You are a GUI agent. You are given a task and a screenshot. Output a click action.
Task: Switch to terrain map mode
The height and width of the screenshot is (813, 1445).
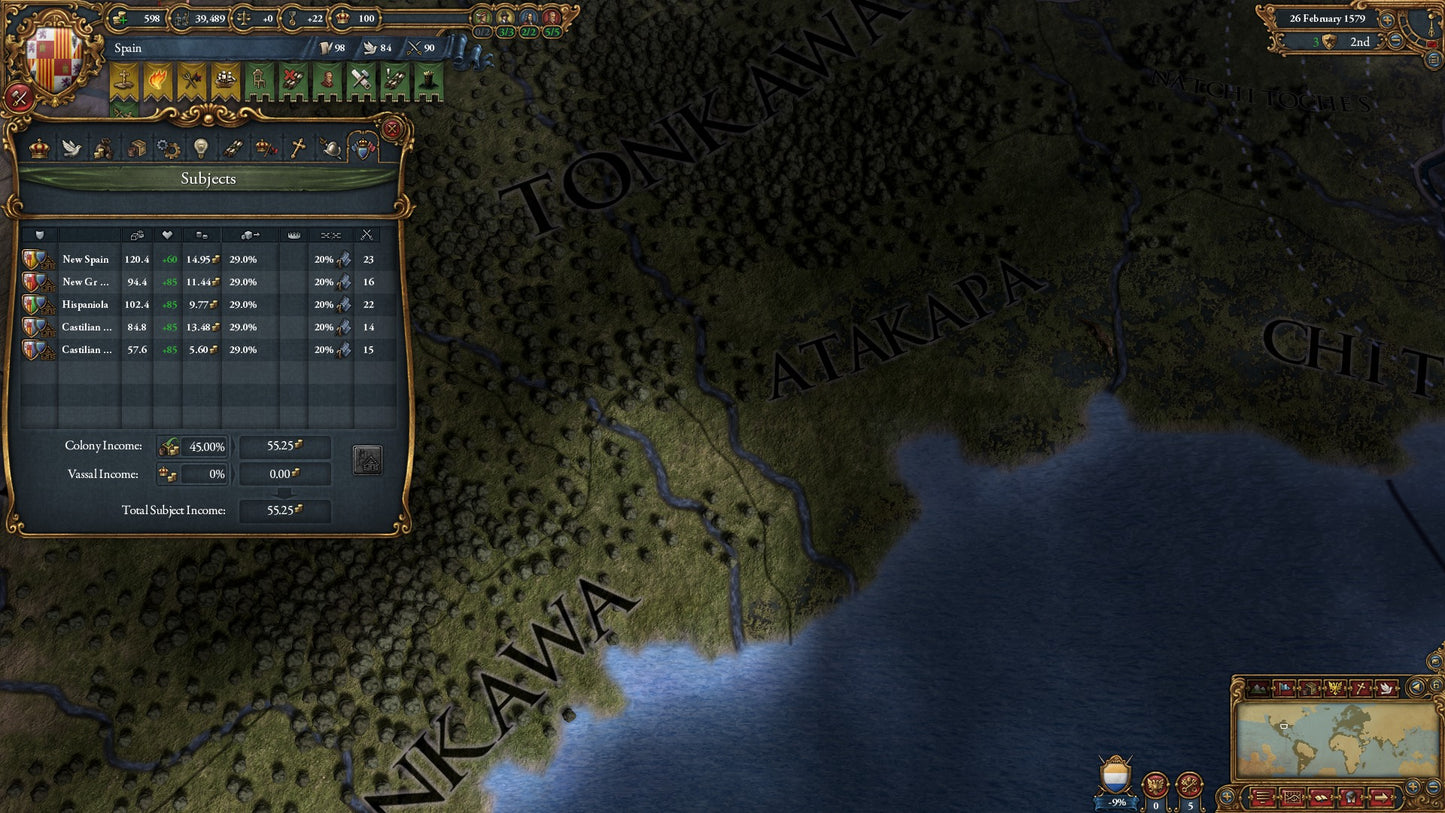click(1256, 688)
